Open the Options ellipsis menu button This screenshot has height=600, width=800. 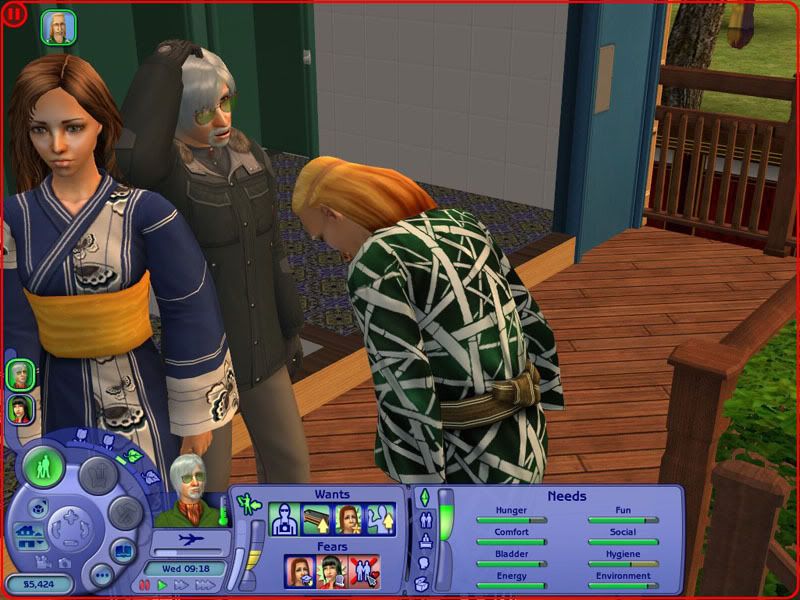[100, 574]
